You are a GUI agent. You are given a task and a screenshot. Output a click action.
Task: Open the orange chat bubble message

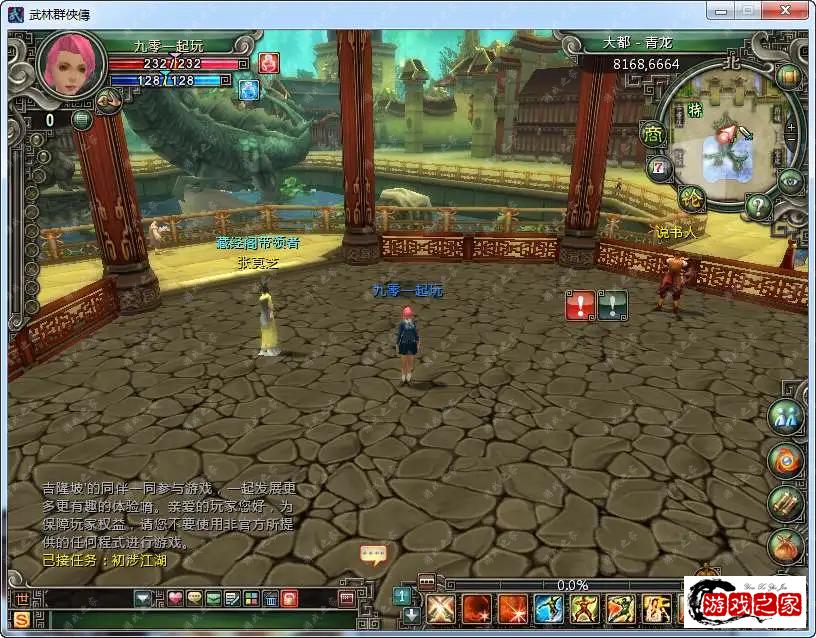373,554
